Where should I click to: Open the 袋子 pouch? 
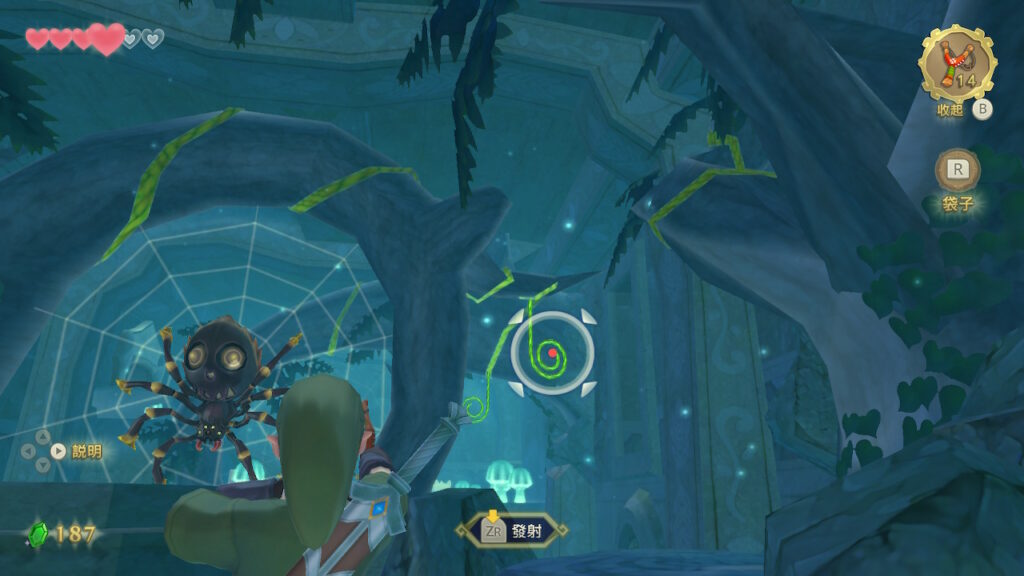(x=957, y=171)
